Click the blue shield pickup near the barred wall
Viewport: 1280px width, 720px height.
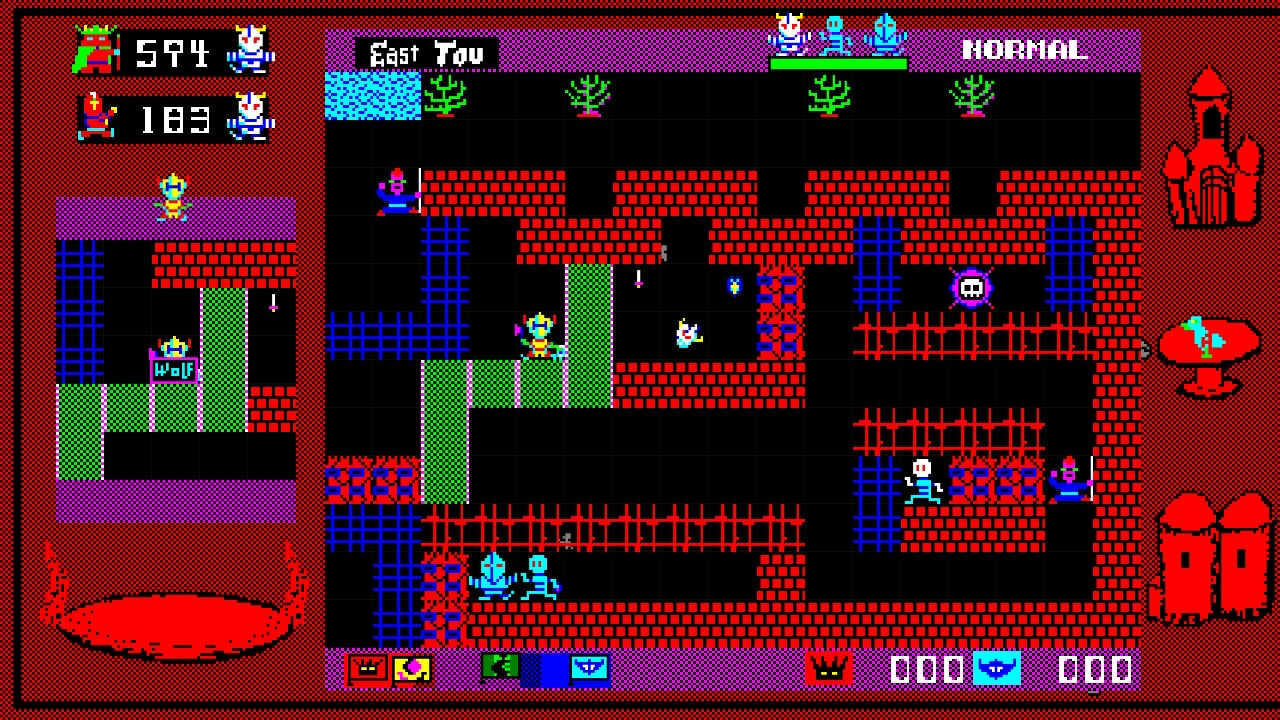coord(736,287)
